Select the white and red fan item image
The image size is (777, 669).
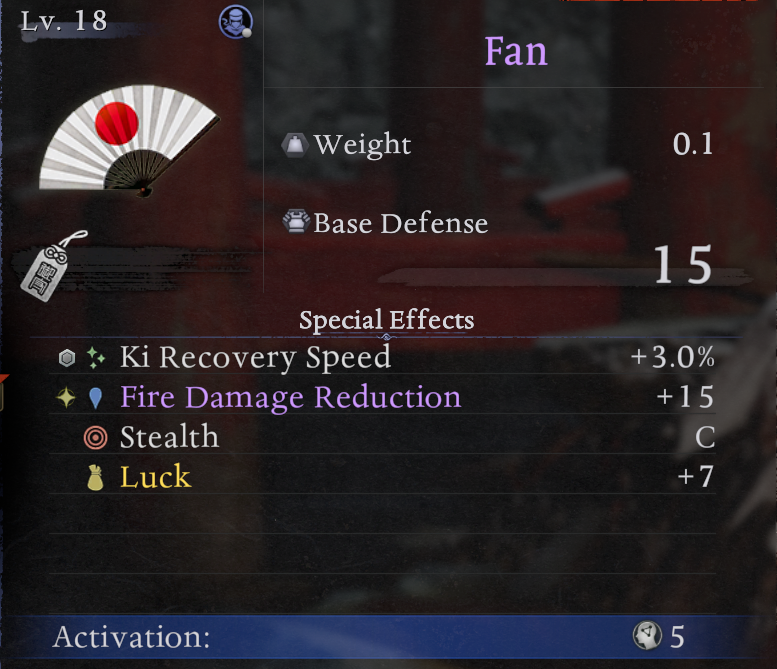[x=128, y=138]
